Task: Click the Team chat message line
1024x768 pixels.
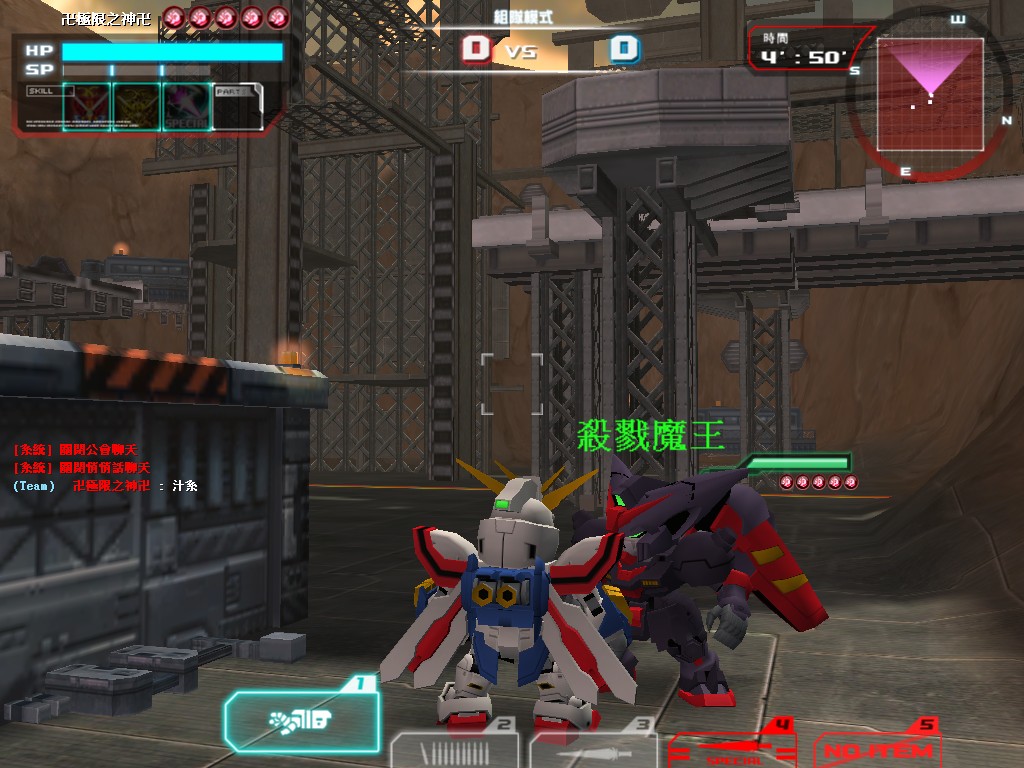Action: pos(105,486)
